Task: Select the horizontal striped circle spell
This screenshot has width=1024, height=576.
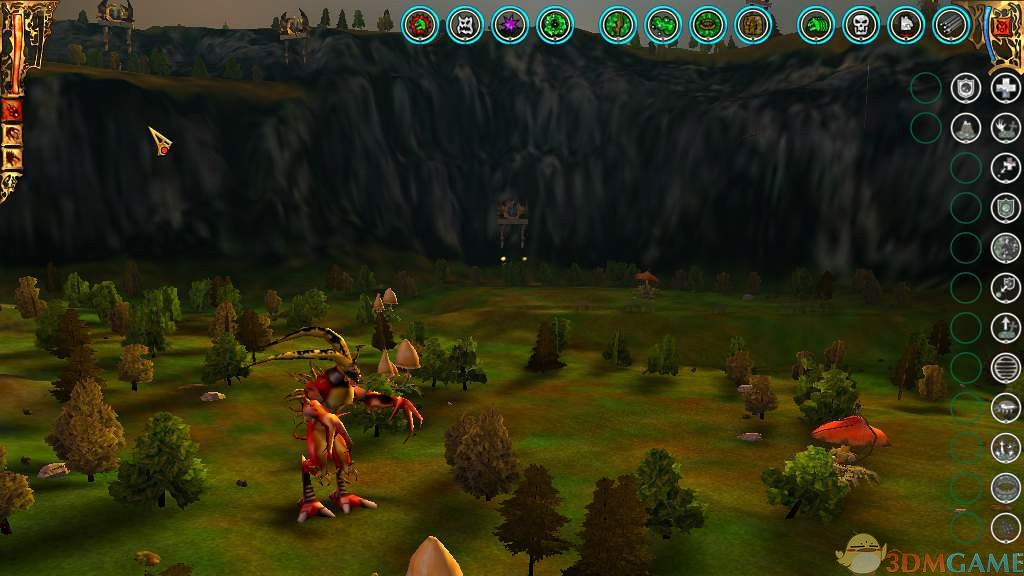Action: [x=1005, y=368]
